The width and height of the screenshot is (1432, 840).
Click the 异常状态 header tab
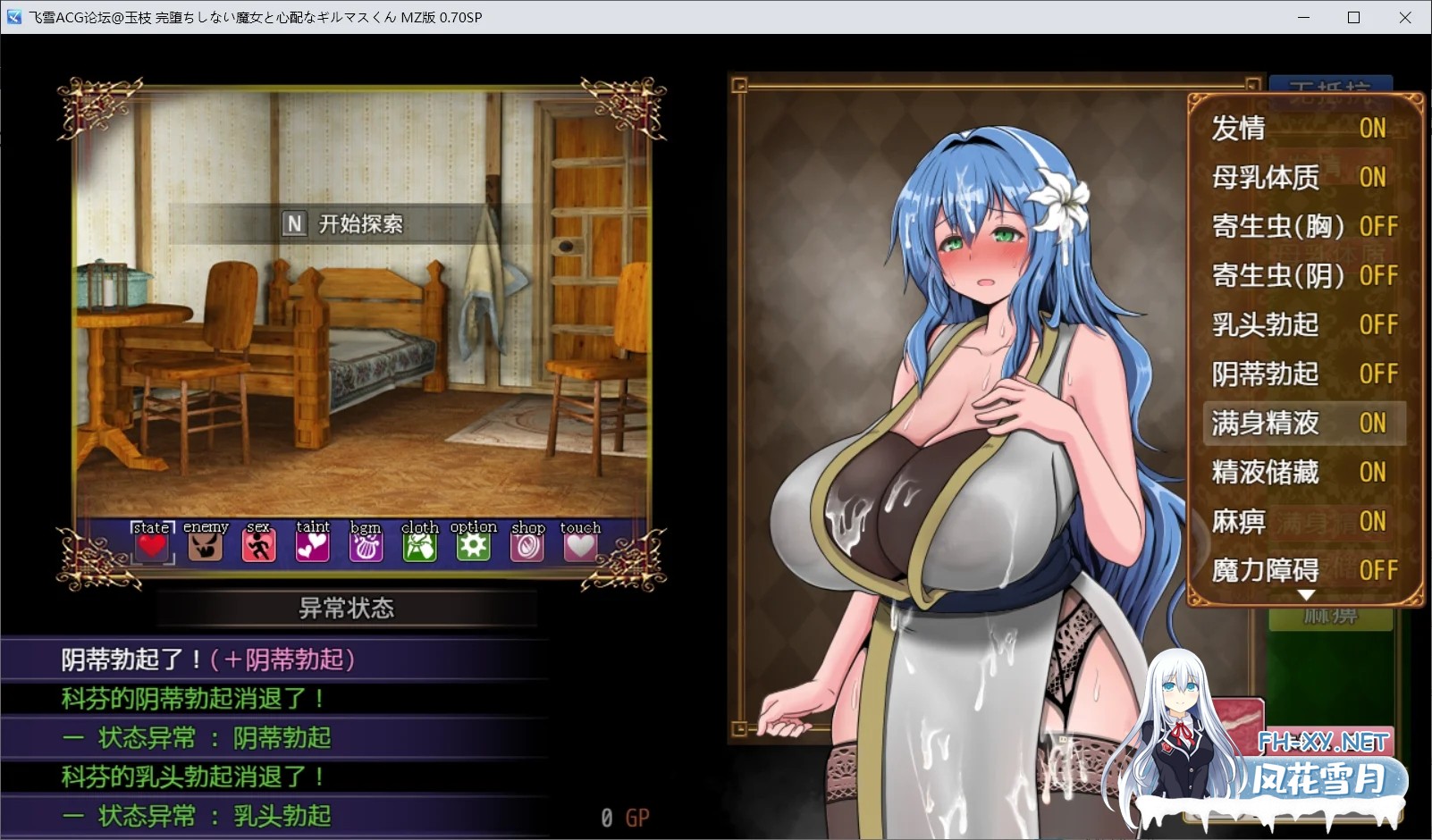click(x=347, y=609)
